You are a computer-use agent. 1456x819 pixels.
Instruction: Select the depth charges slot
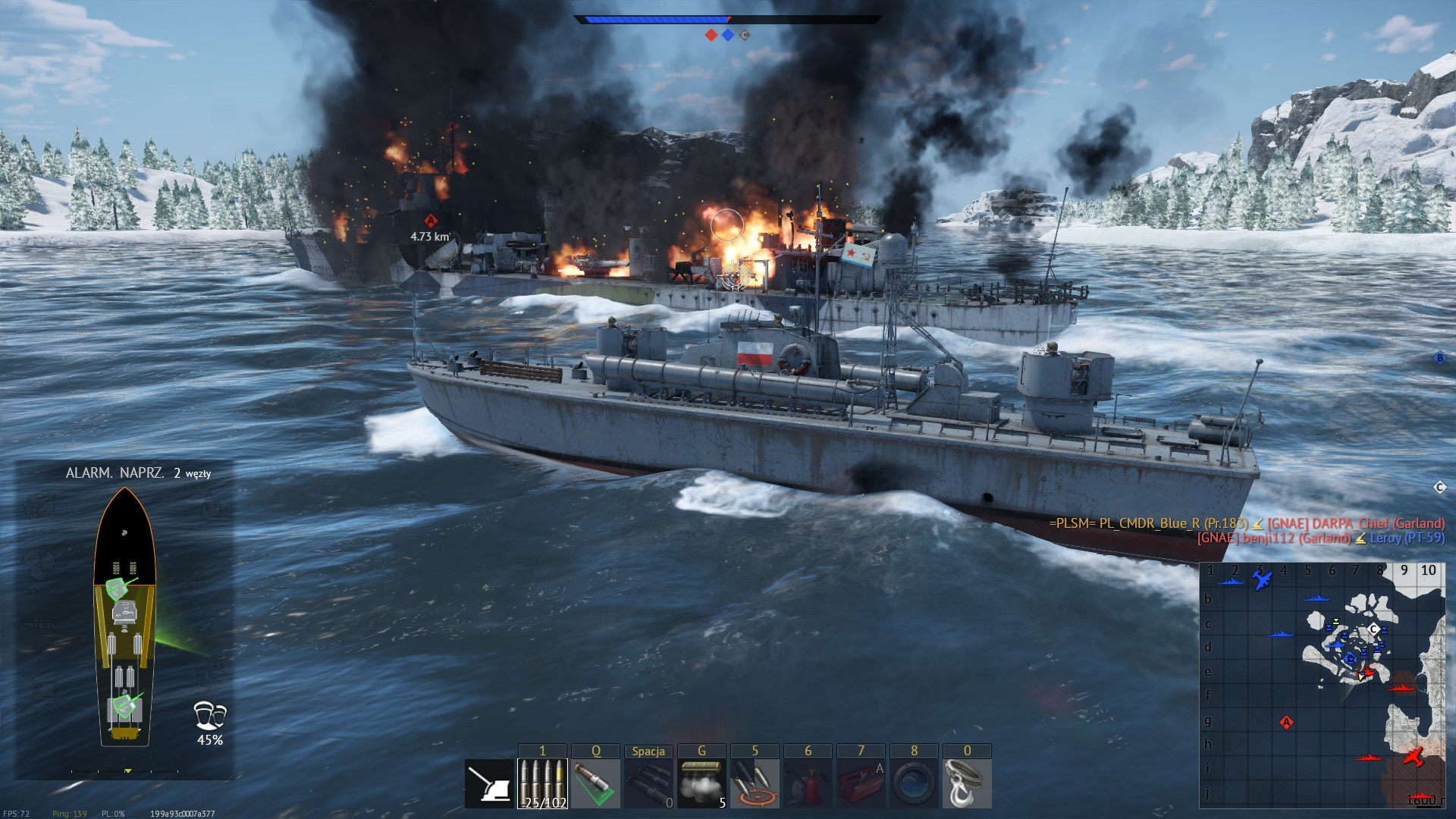648,783
